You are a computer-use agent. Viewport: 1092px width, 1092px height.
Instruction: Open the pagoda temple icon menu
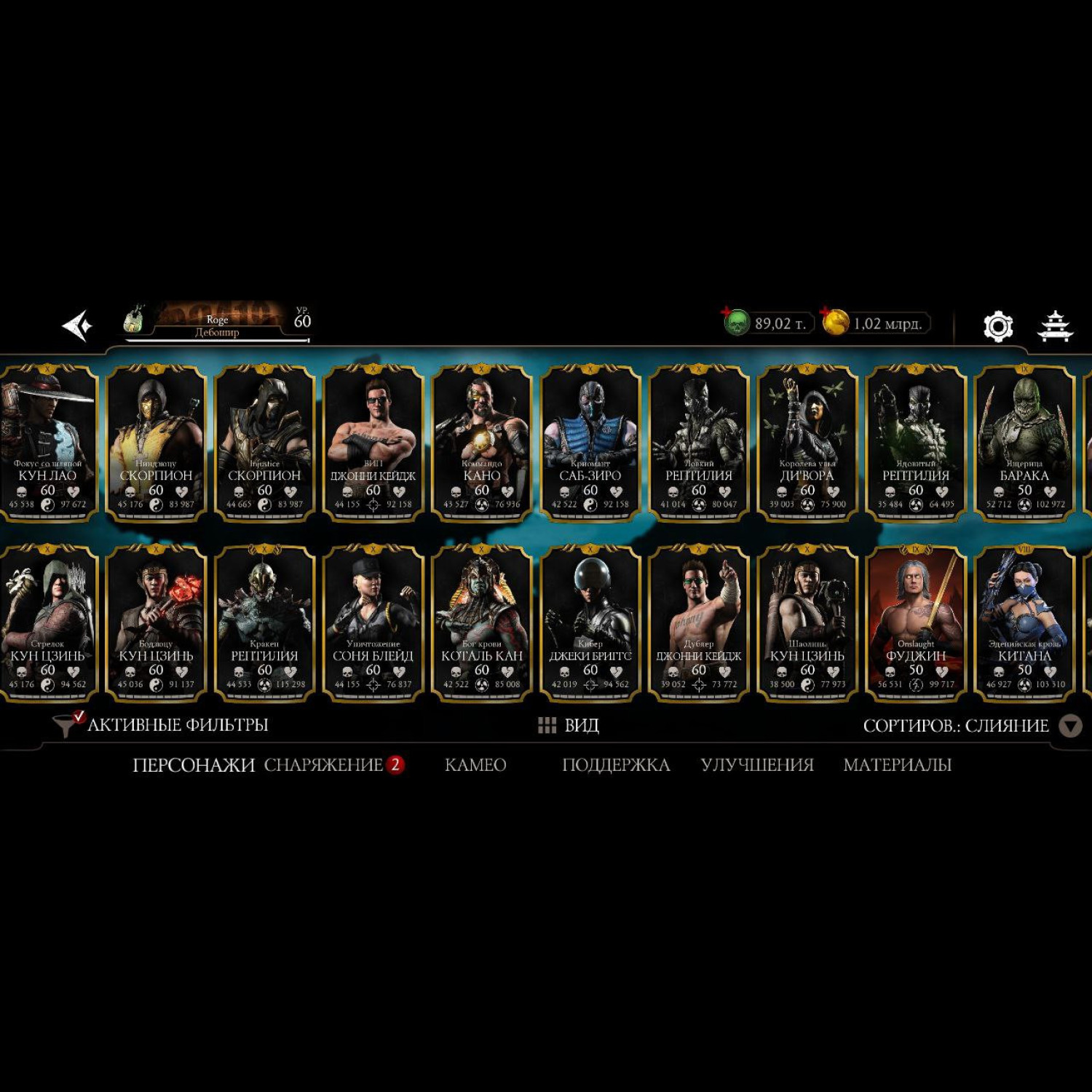[x=1054, y=326]
